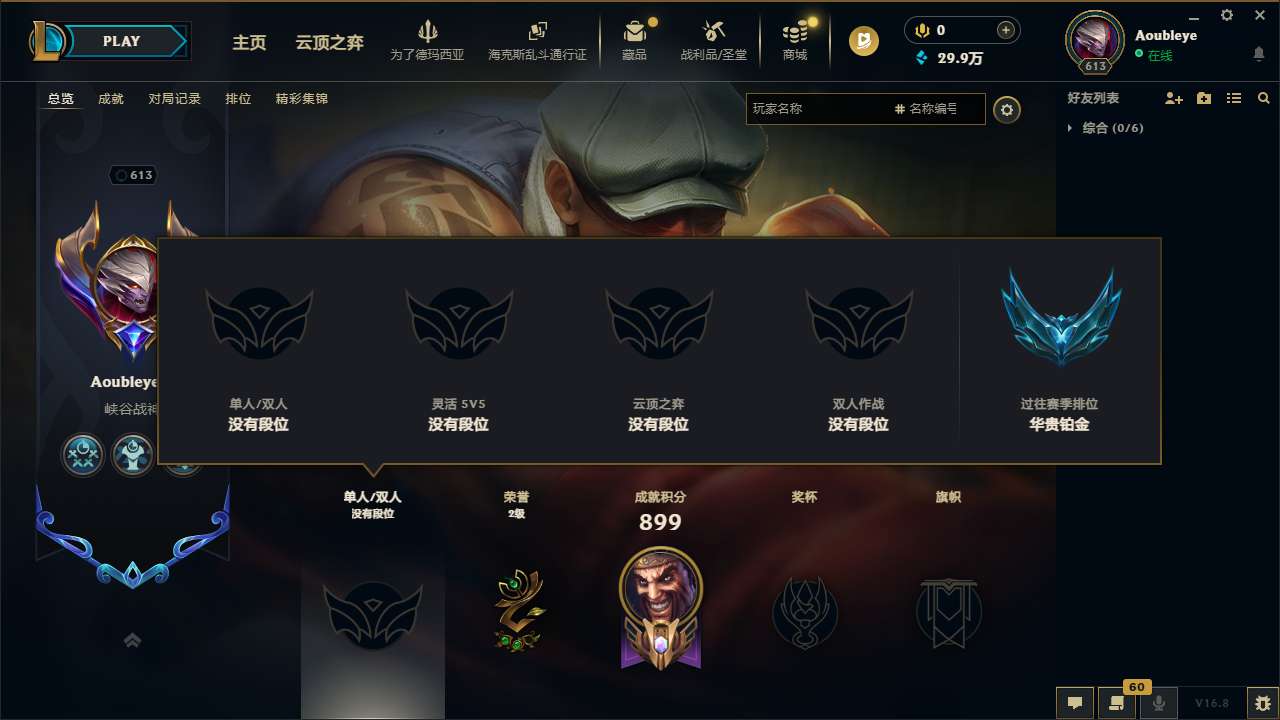This screenshot has height=720, width=1280.
Task: Click the friend search magnifier icon
Action: 1264,98
